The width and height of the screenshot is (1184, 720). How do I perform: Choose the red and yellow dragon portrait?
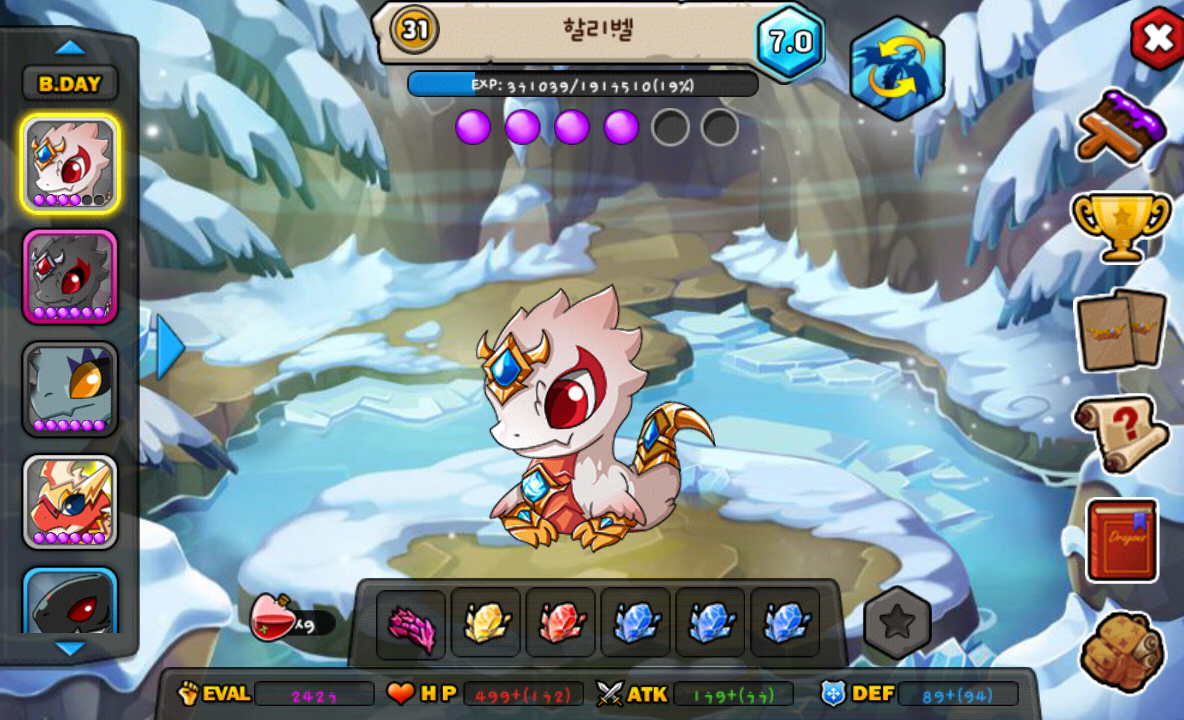(70, 502)
